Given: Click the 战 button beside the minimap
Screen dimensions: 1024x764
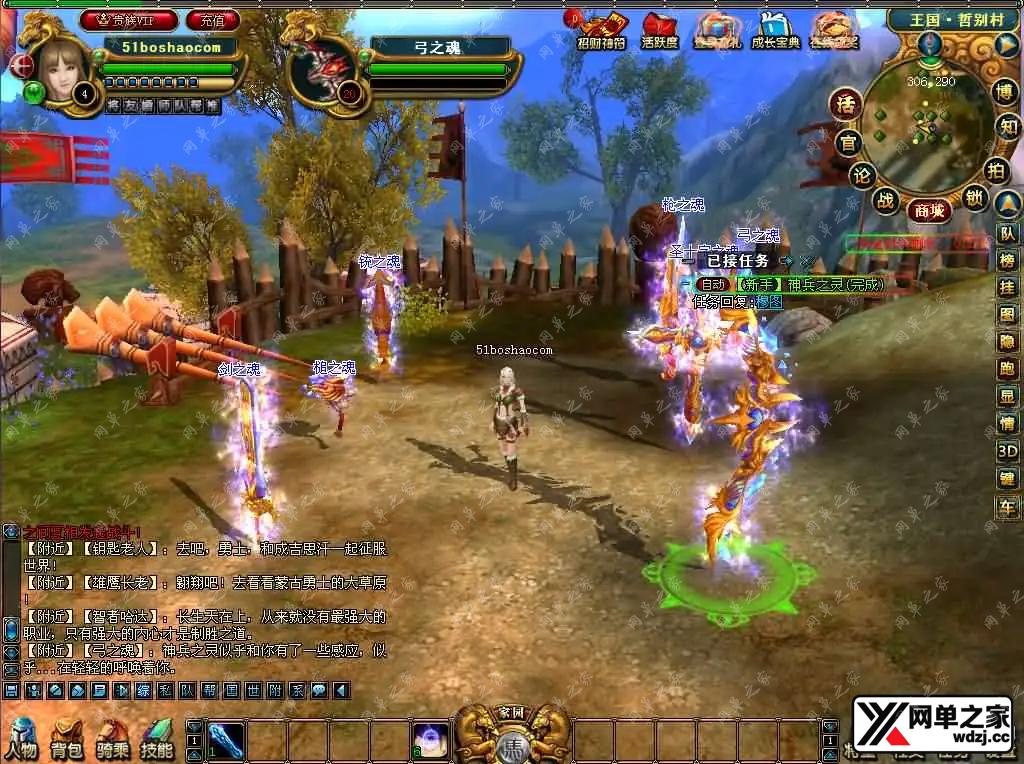Looking at the screenshot, I should [885, 199].
